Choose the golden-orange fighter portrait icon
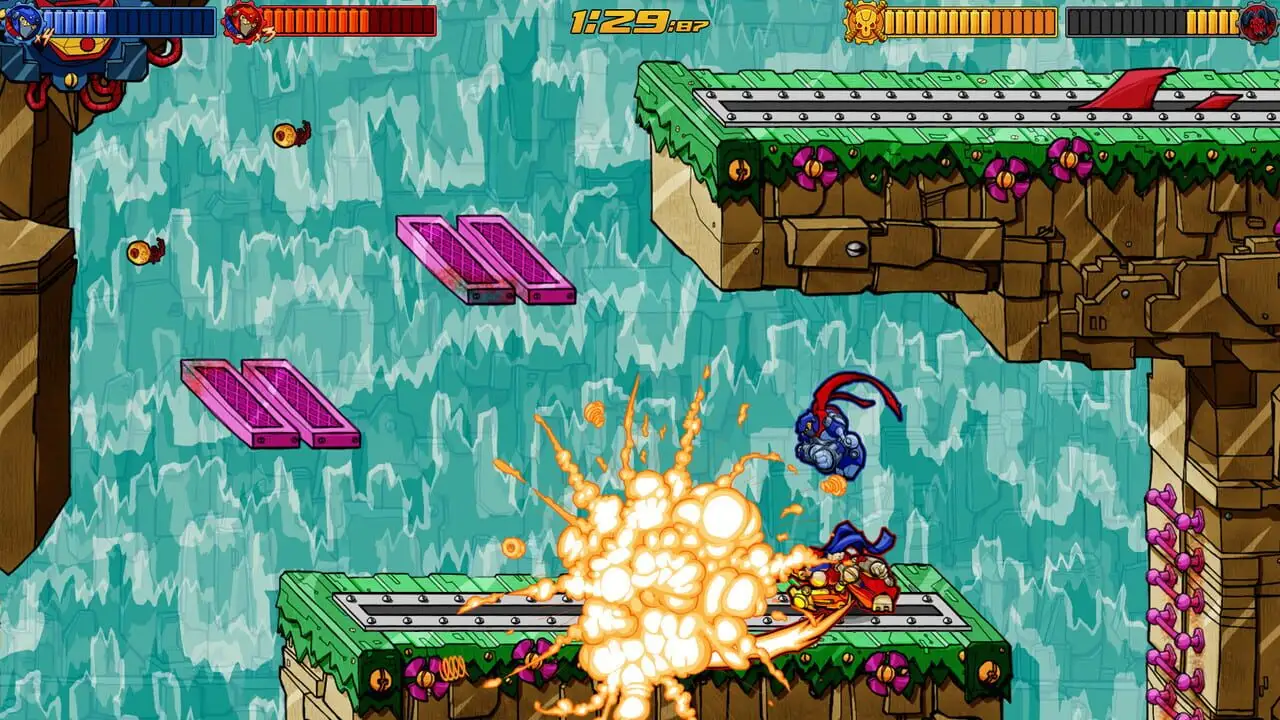 pyautogui.click(x=863, y=22)
